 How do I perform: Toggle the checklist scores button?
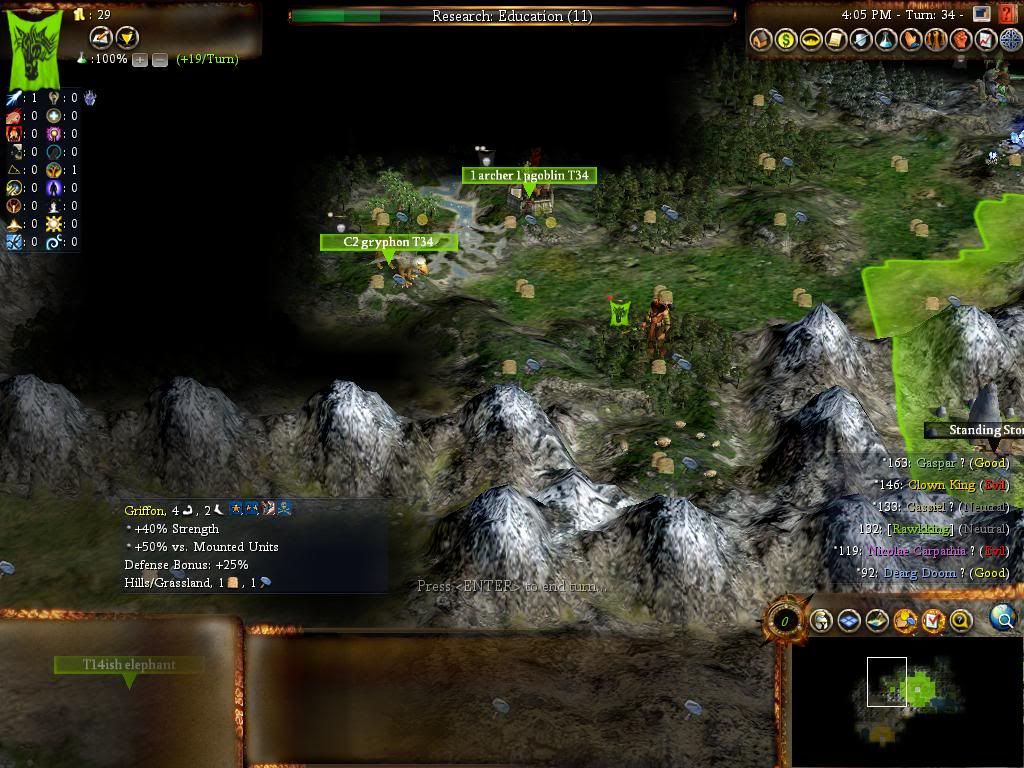933,621
